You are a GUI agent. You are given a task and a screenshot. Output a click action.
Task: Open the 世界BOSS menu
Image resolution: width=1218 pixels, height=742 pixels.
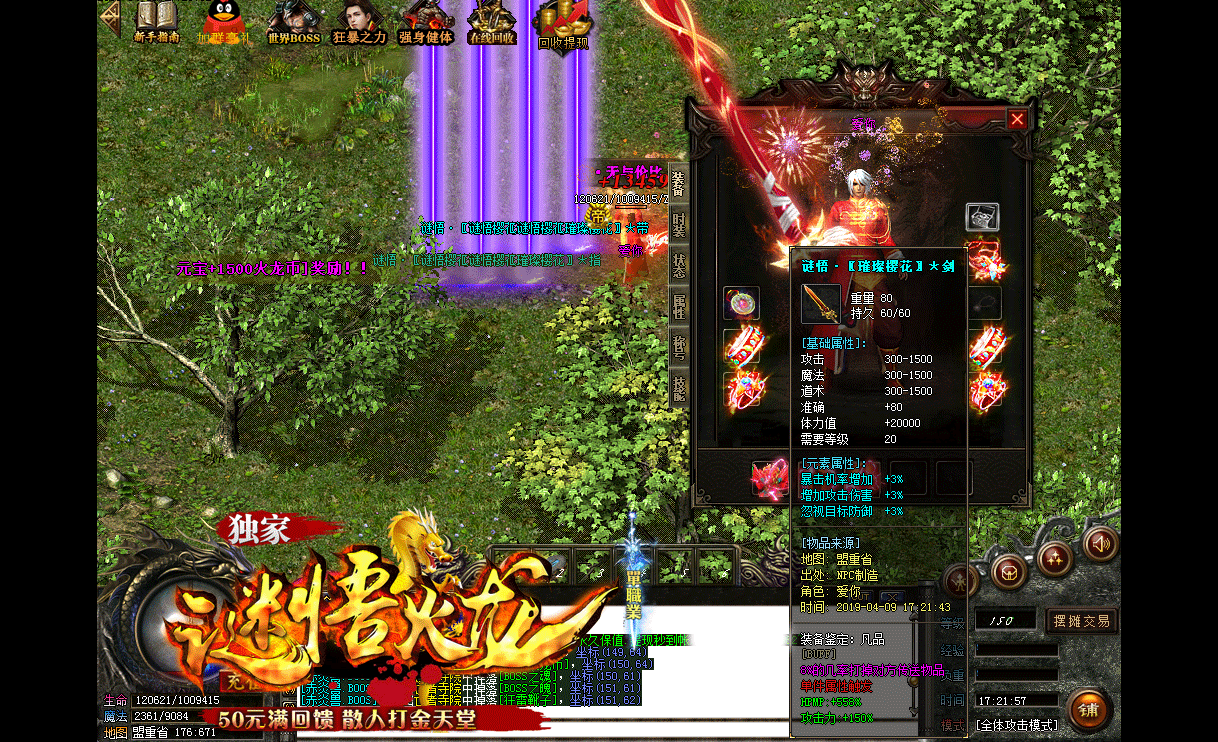(294, 22)
